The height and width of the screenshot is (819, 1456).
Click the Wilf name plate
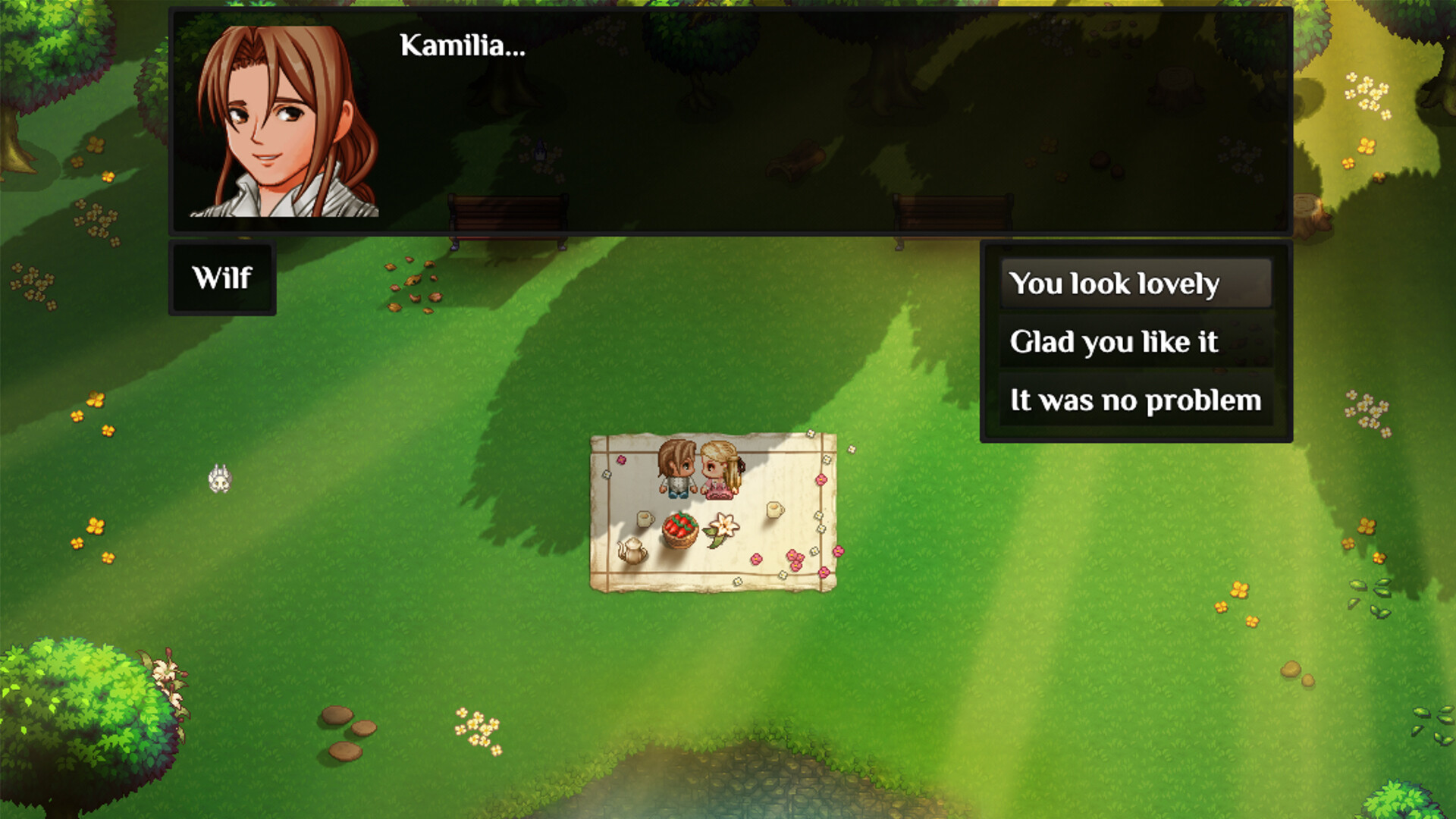click(221, 278)
